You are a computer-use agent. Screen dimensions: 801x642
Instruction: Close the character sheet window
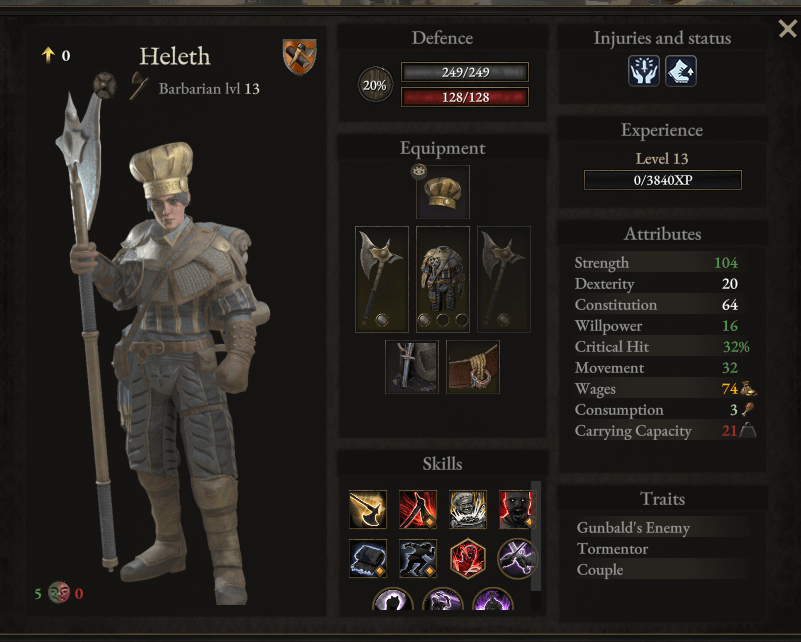pos(787,29)
